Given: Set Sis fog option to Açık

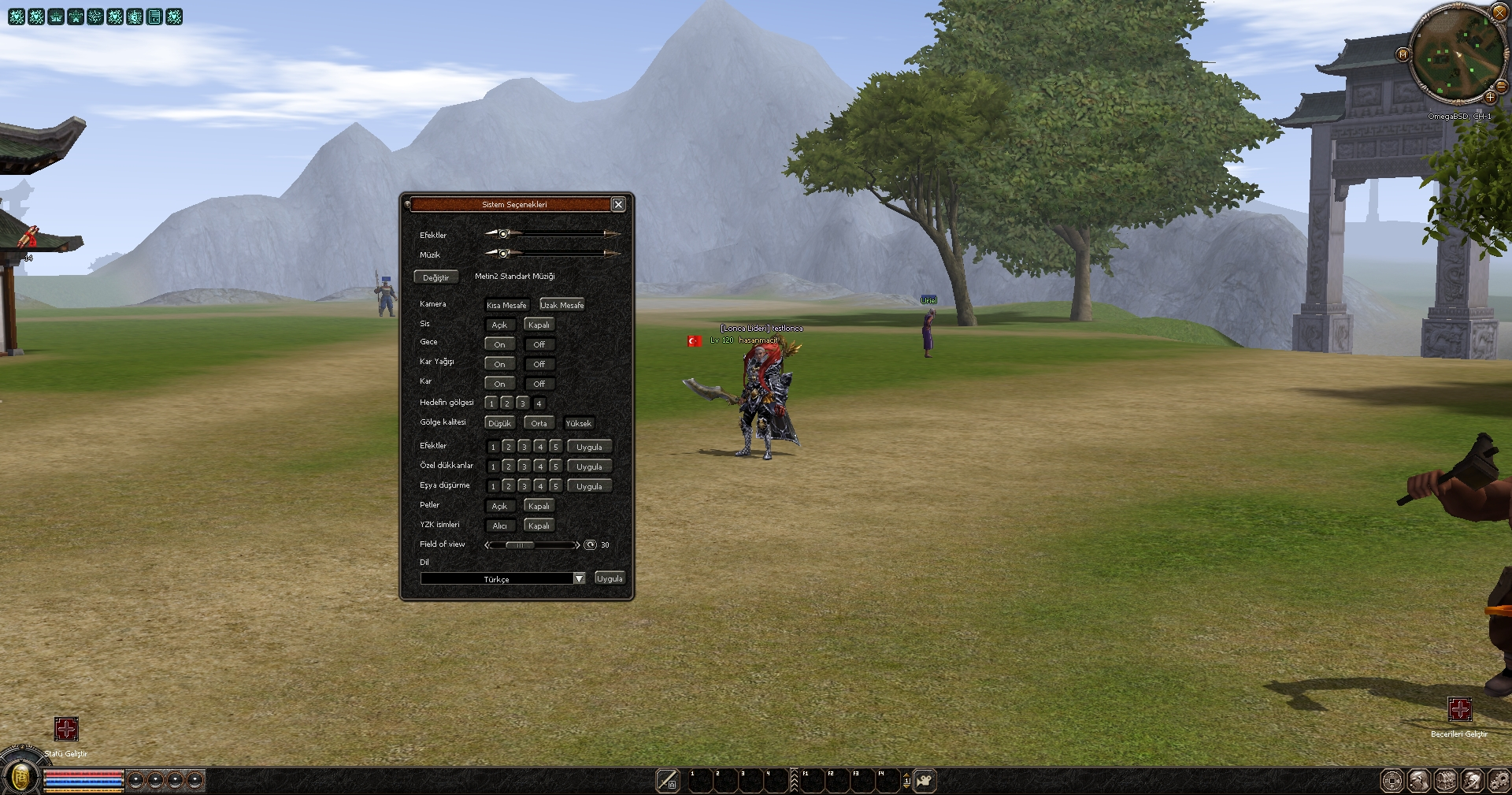Looking at the screenshot, I should (499, 325).
